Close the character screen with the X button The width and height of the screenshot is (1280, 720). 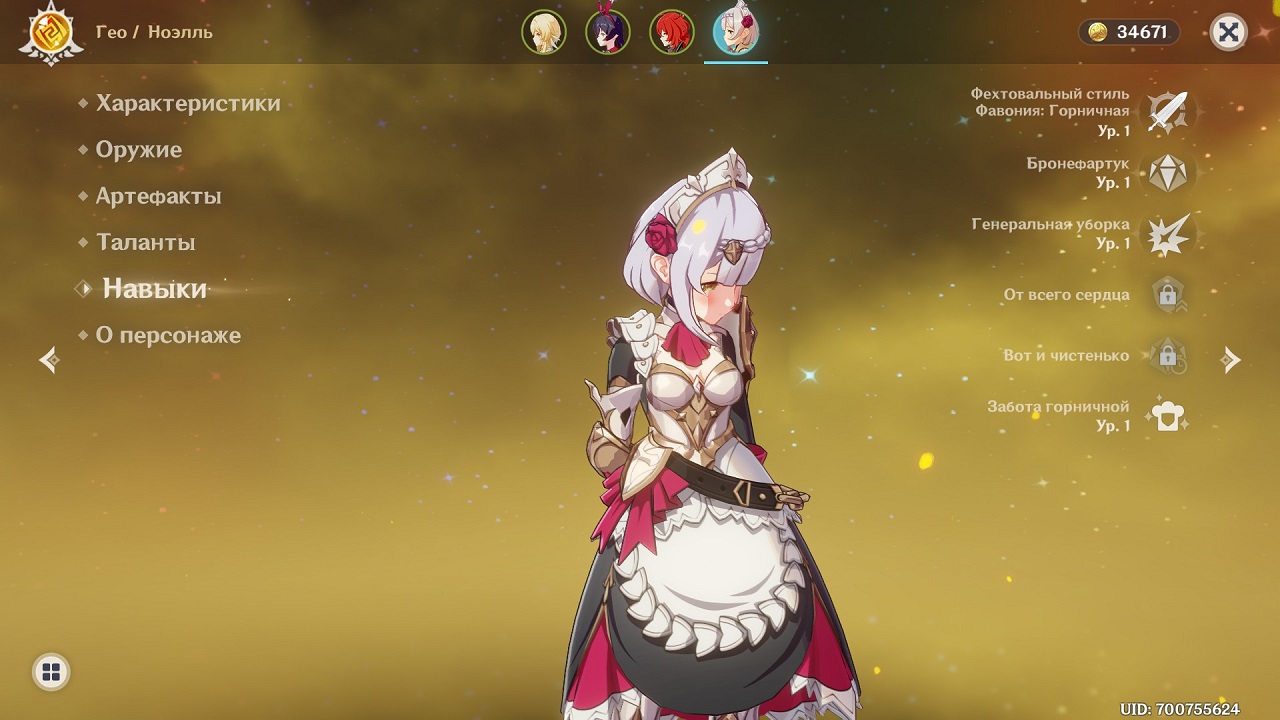coord(1228,32)
